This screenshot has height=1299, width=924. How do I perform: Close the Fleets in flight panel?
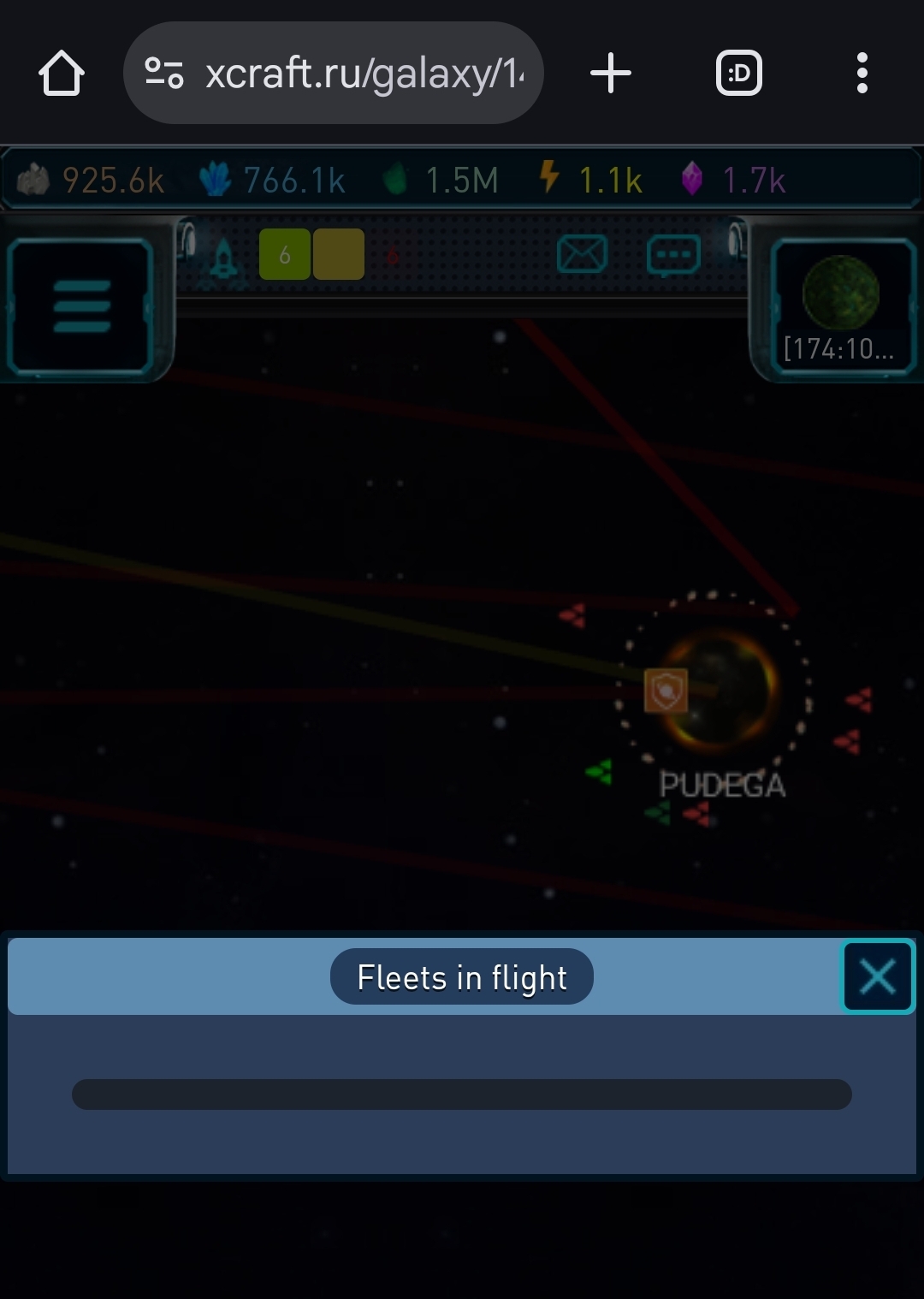coord(878,976)
